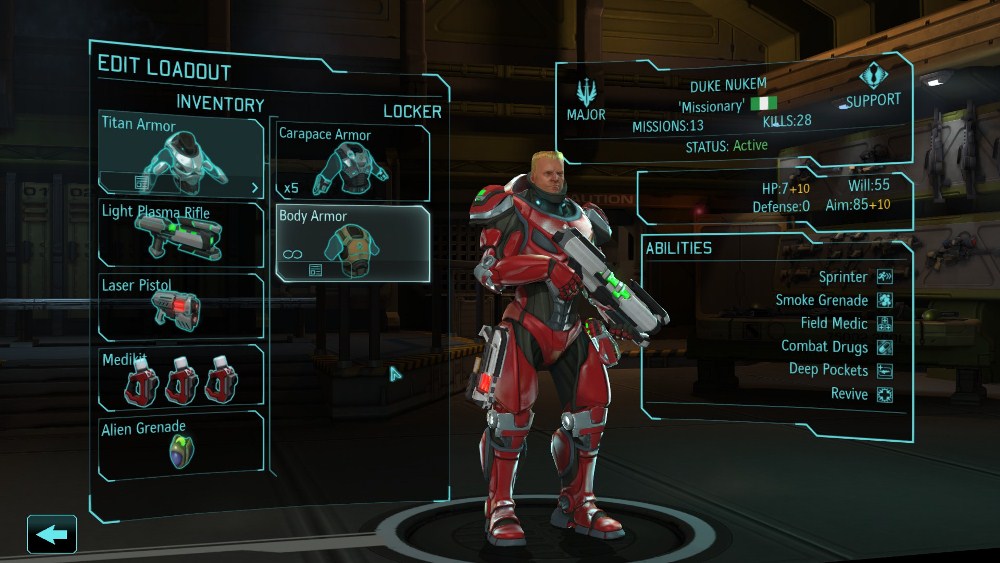
Task: Select the Laser Pistol slot
Action: (181, 306)
